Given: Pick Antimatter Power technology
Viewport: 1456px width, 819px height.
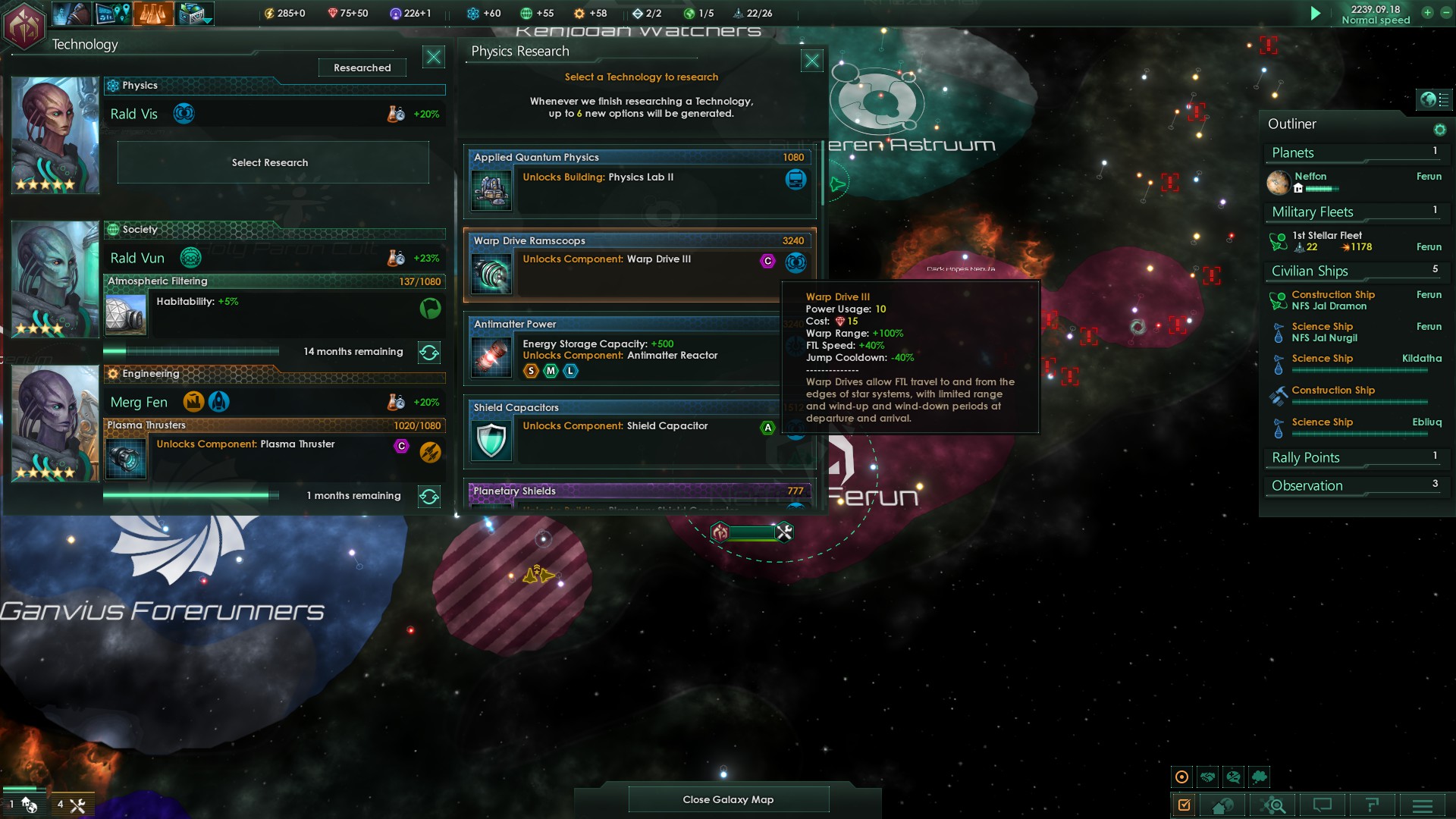Looking at the screenshot, I should point(622,349).
